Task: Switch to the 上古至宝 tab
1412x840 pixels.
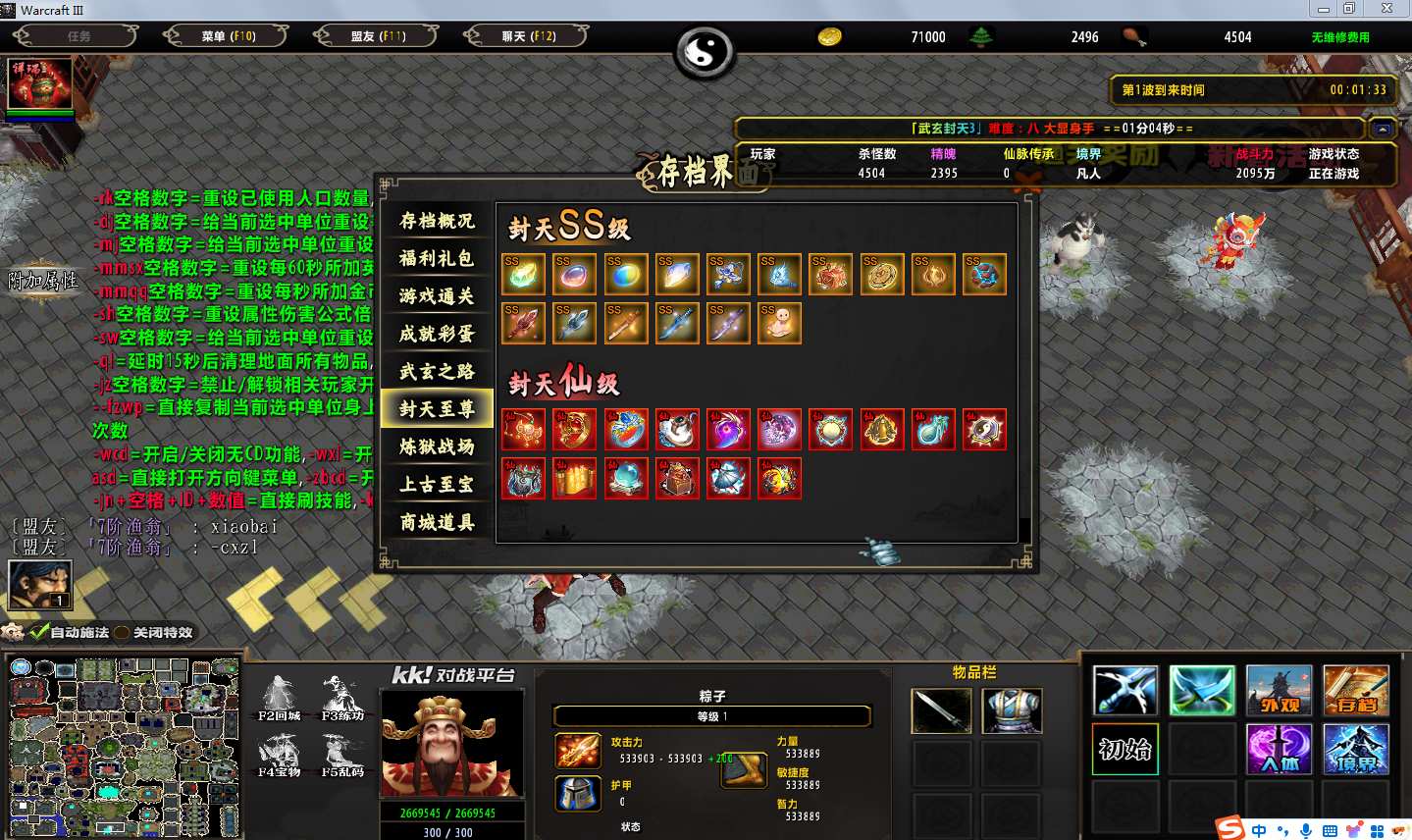Action: [x=437, y=484]
